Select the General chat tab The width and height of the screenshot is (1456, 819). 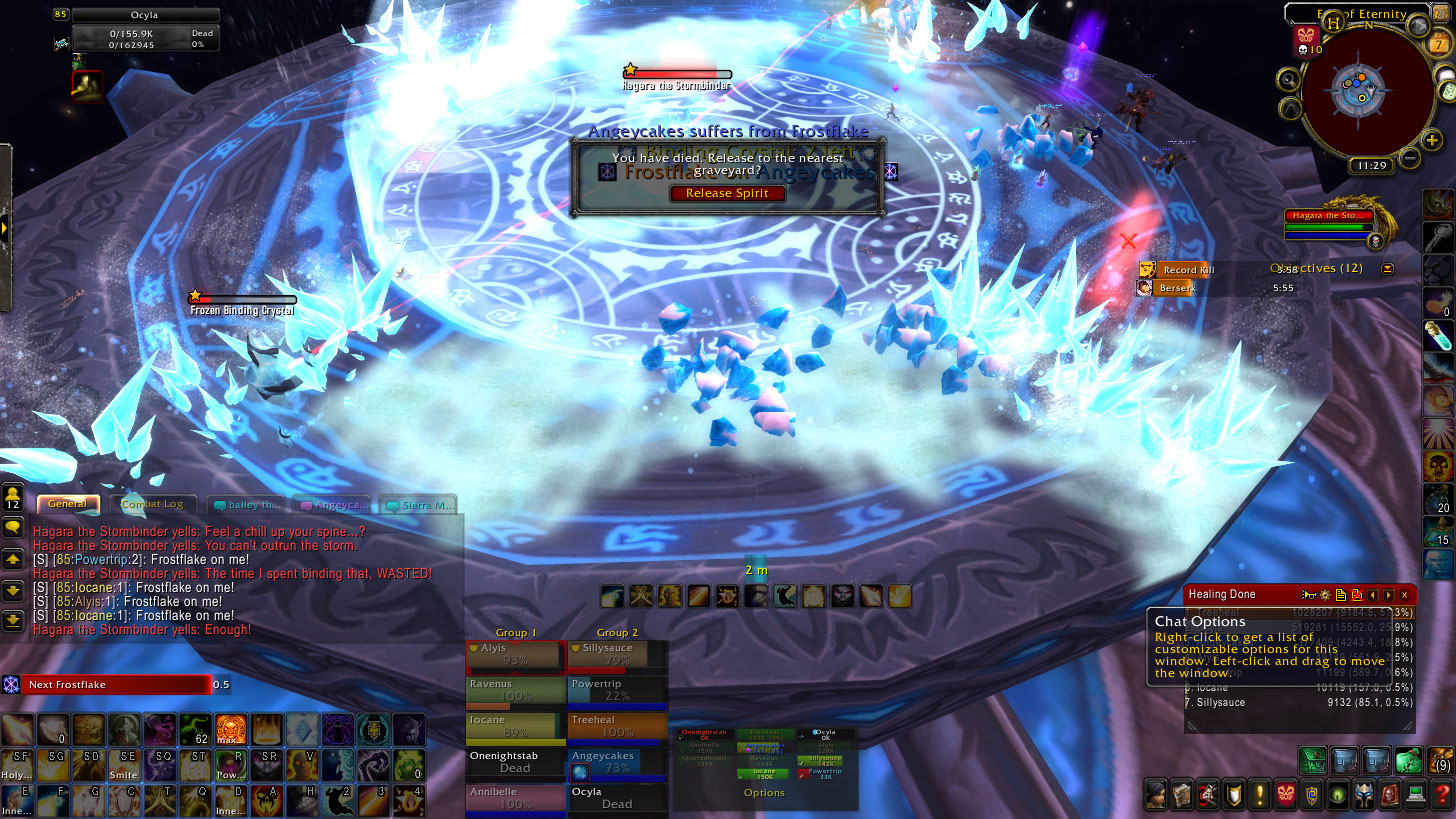(x=68, y=504)
